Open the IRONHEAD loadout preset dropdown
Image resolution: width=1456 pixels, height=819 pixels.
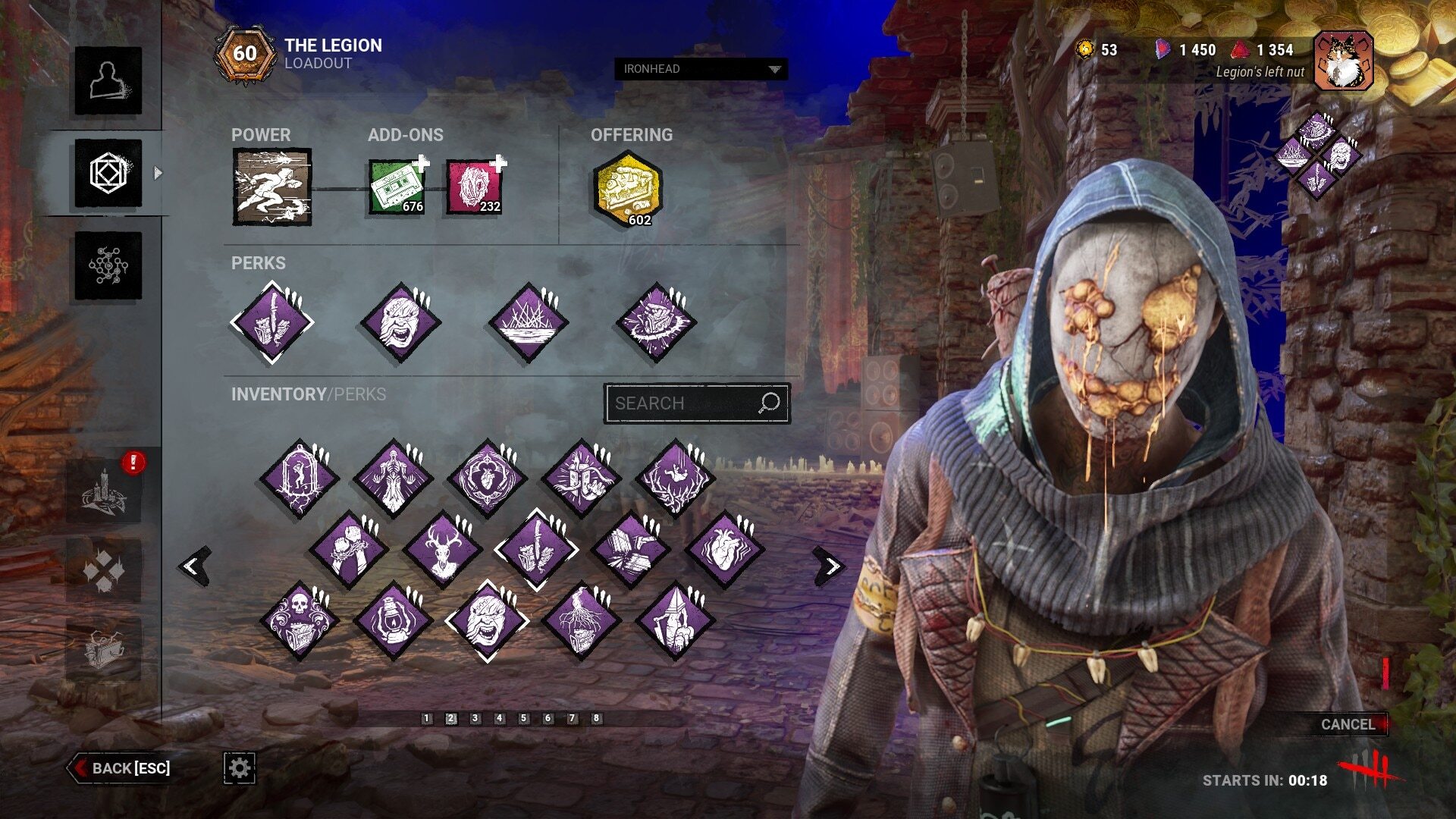coord(701,69)
